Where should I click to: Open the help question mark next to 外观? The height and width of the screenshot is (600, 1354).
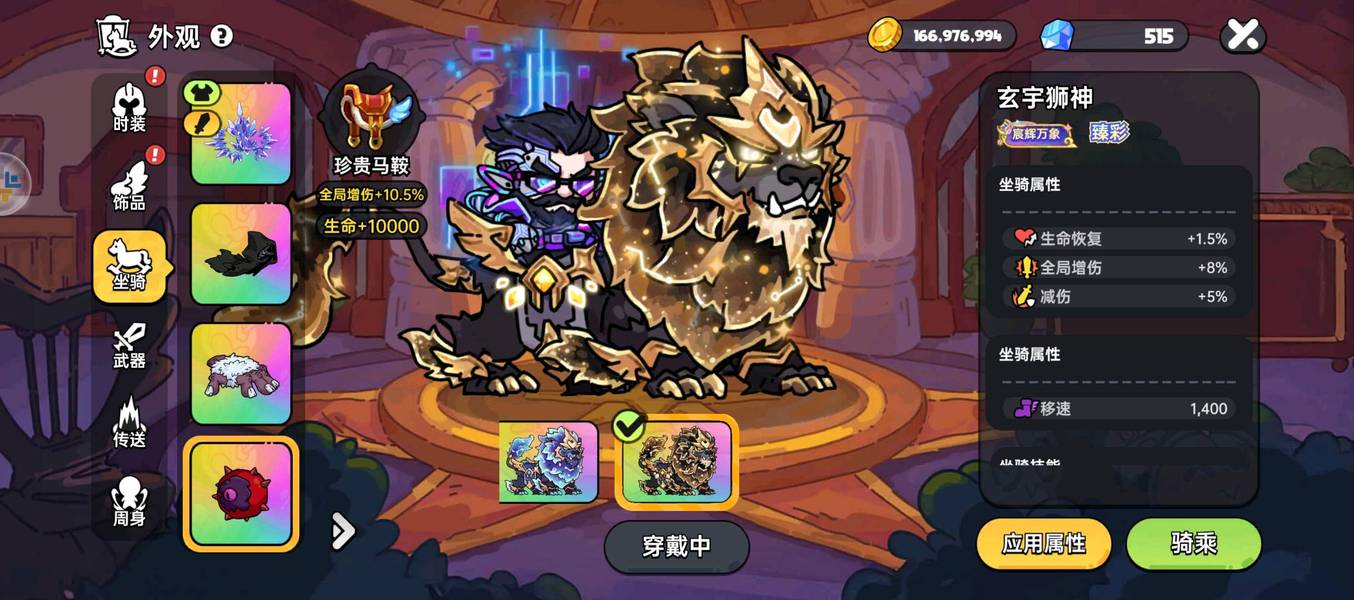tap(221, 36)
